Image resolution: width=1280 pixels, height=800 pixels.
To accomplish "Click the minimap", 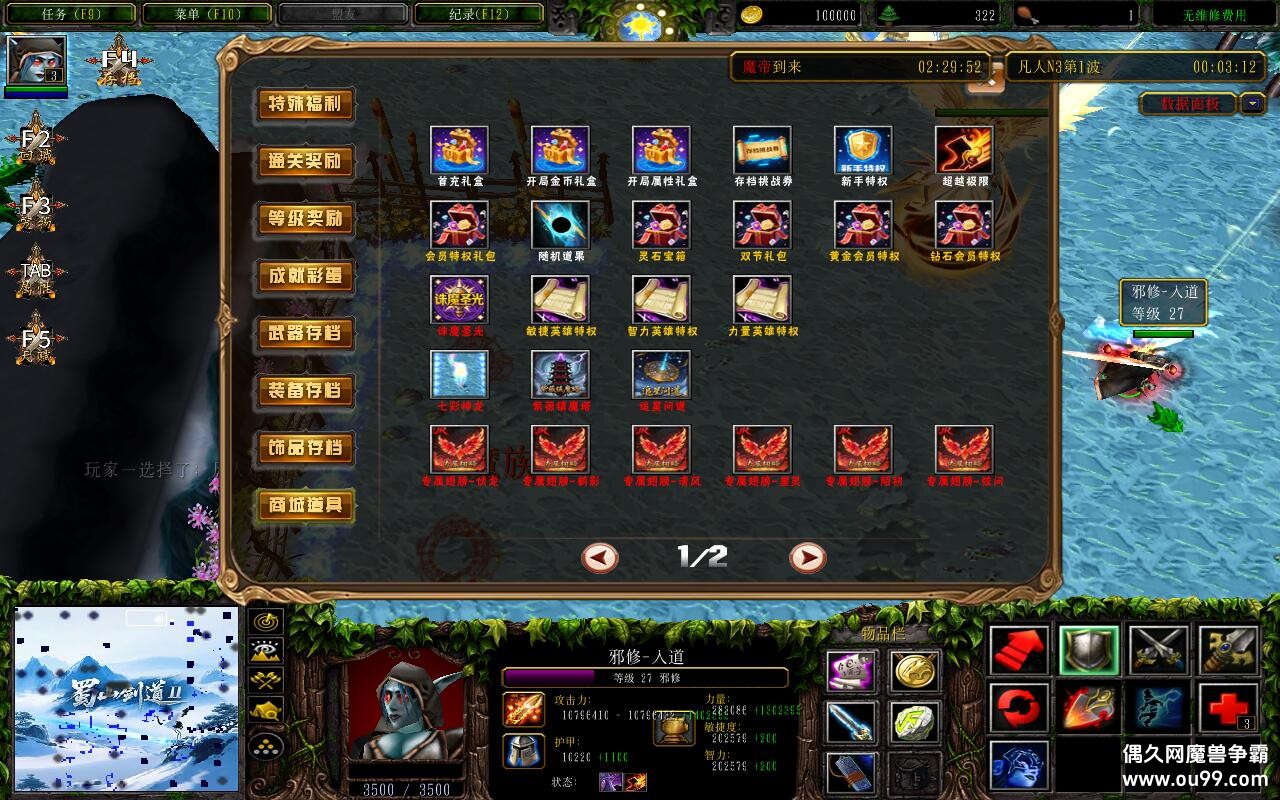I will [126, 698].
